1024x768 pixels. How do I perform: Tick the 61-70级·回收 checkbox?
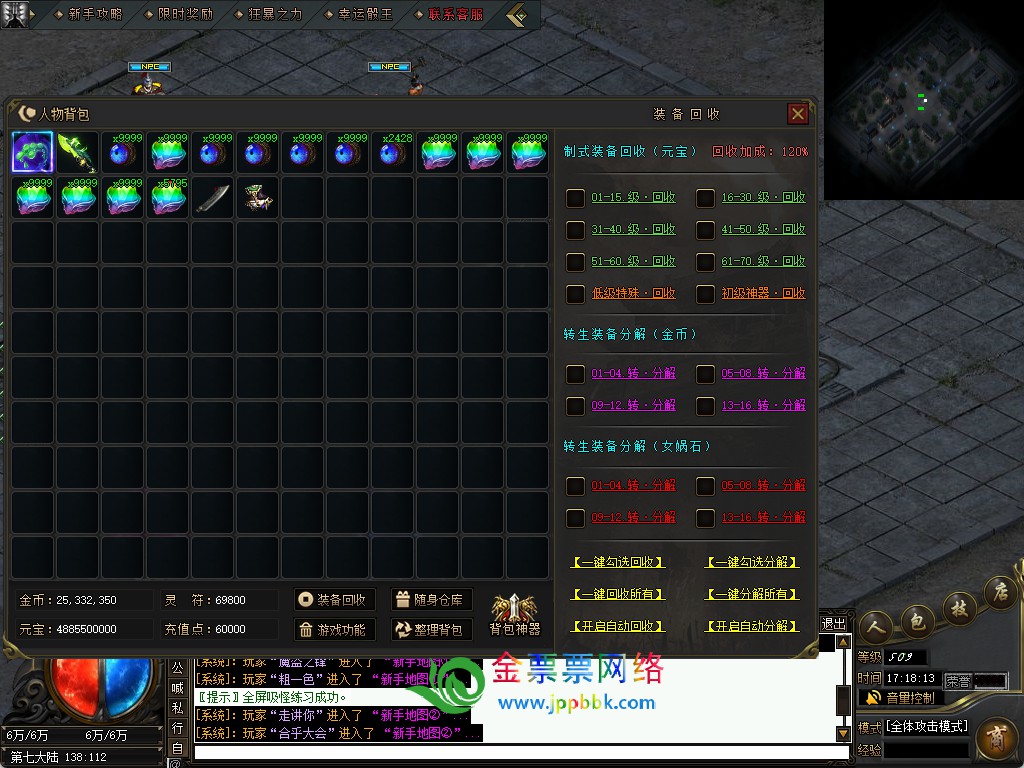[706, 262]
